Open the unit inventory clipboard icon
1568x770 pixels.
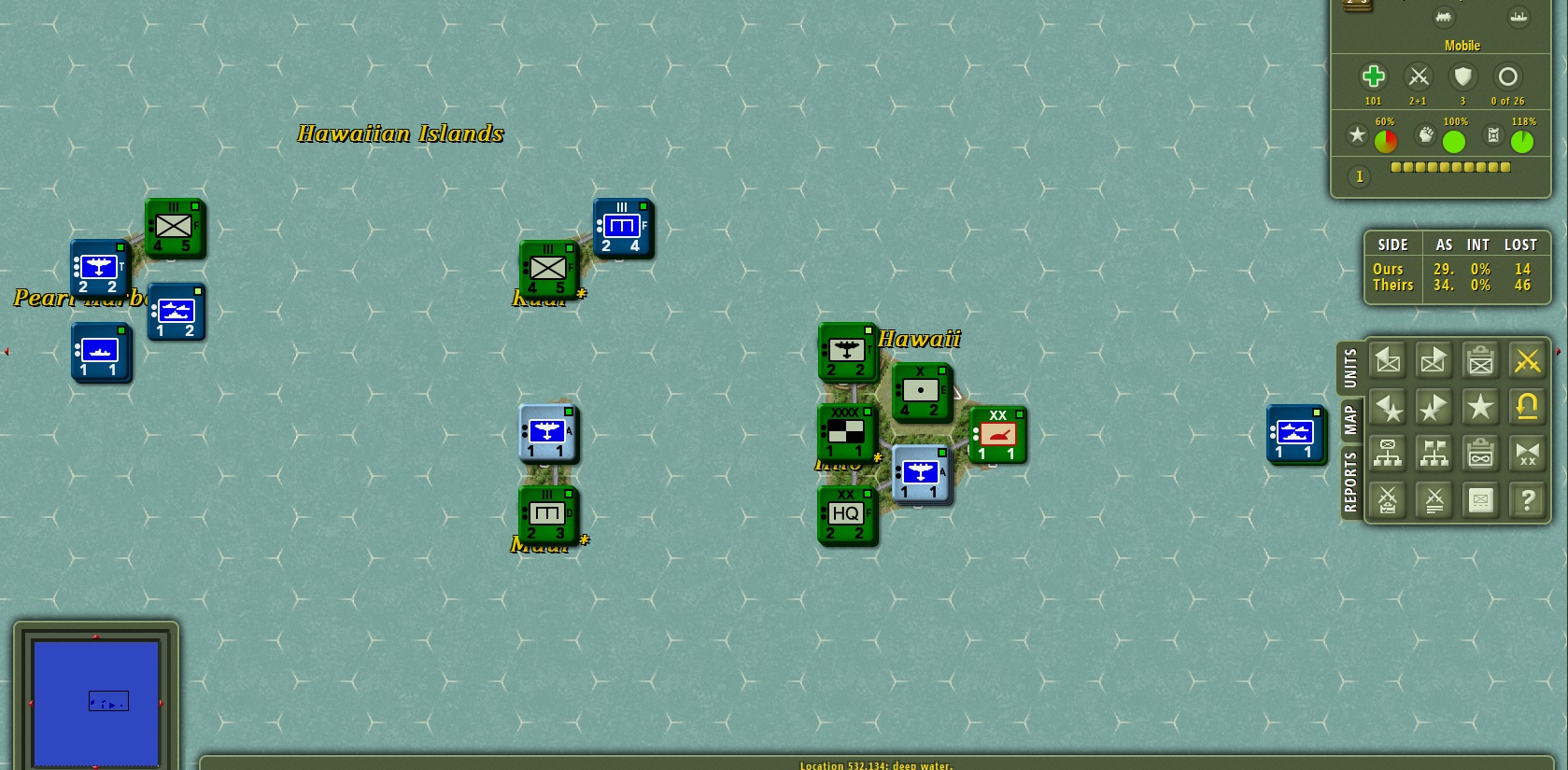tap(1480, 361)
